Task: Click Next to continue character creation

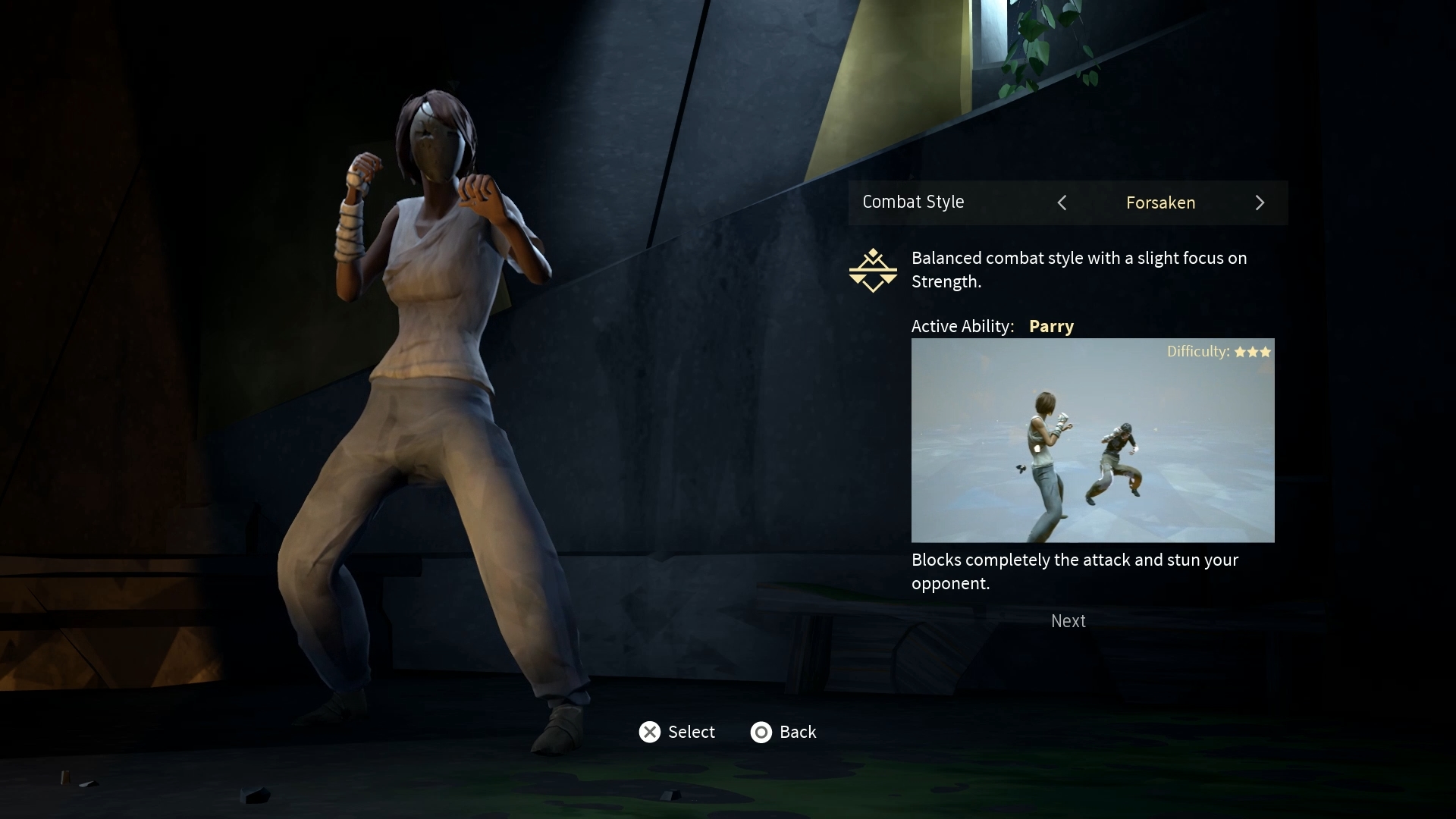Action: [1068, 620]
